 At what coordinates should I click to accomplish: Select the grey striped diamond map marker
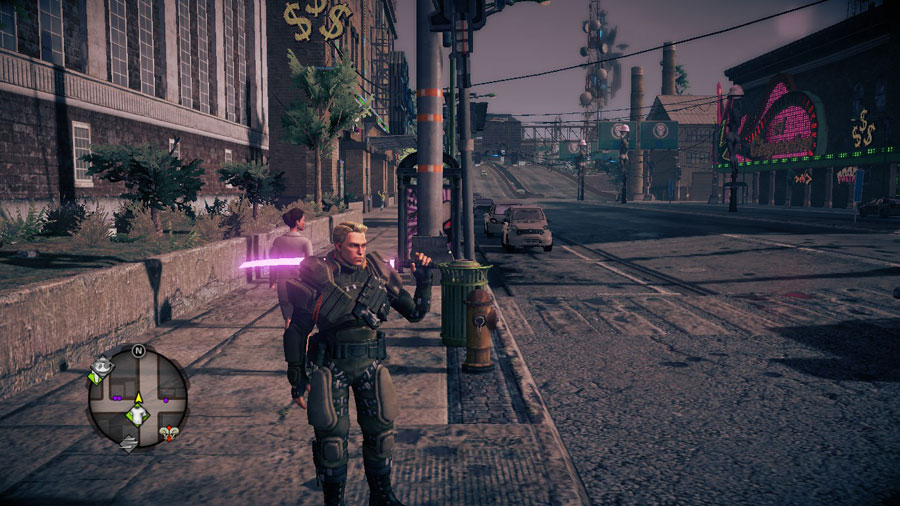128,442
